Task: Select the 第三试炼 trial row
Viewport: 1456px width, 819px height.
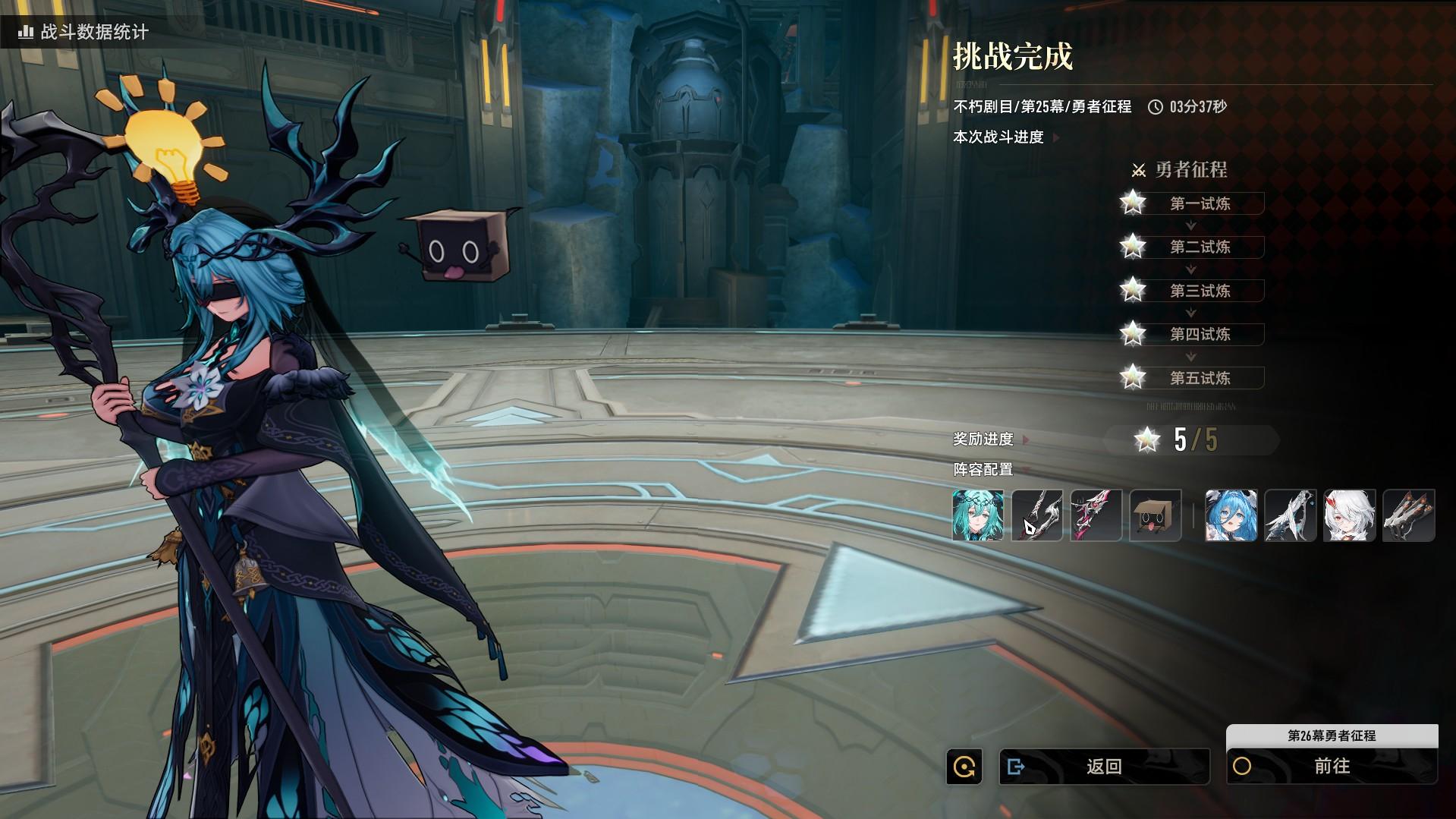Action: point(1200,291)
